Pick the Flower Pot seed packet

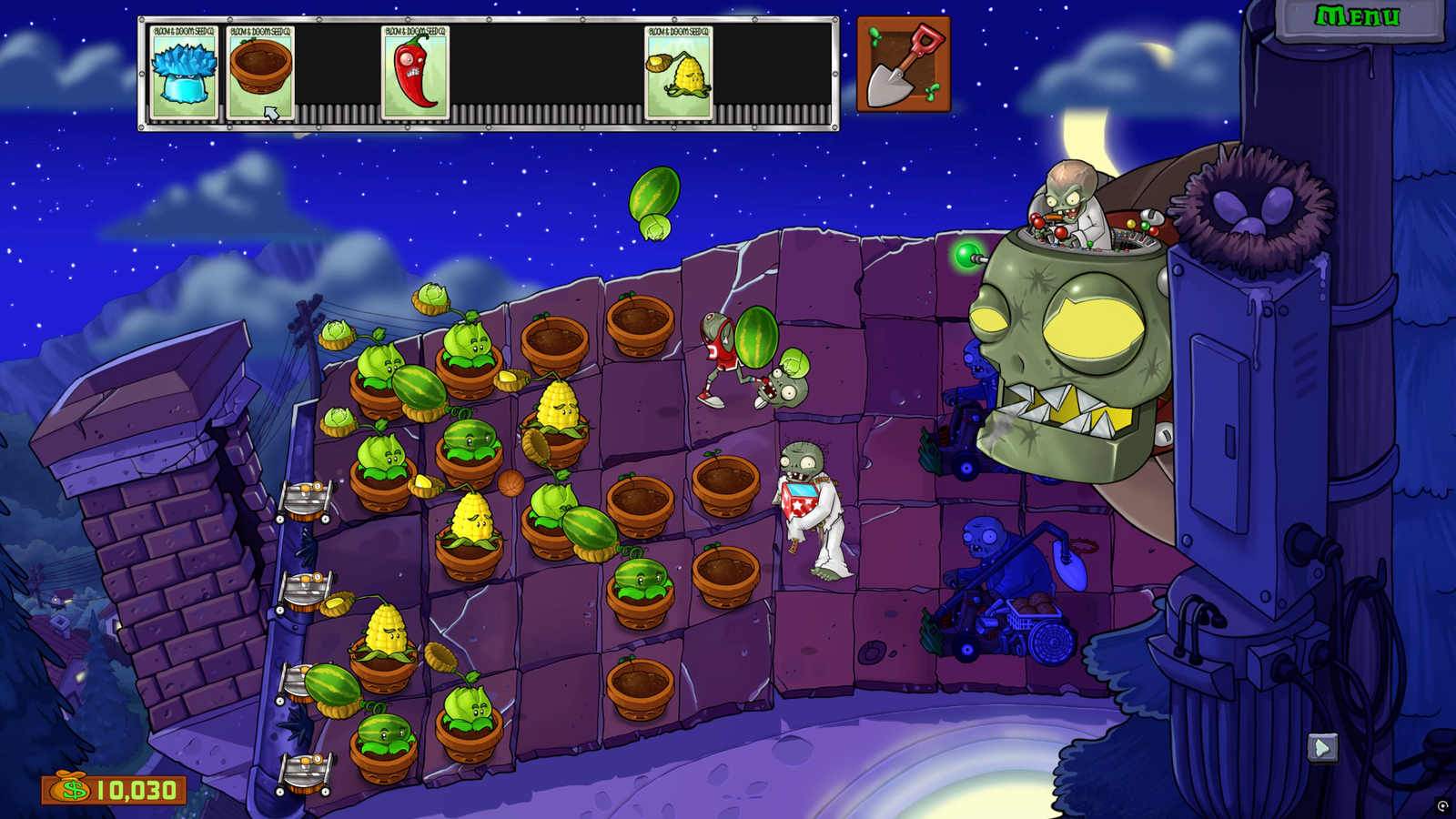coord(260,73)
